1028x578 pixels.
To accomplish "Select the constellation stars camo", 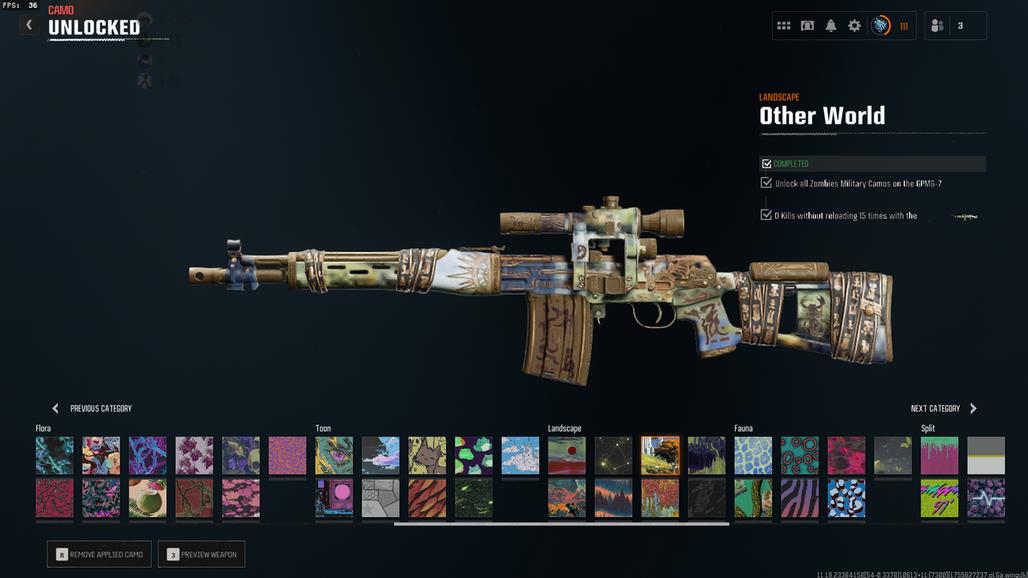I will 614,455.
